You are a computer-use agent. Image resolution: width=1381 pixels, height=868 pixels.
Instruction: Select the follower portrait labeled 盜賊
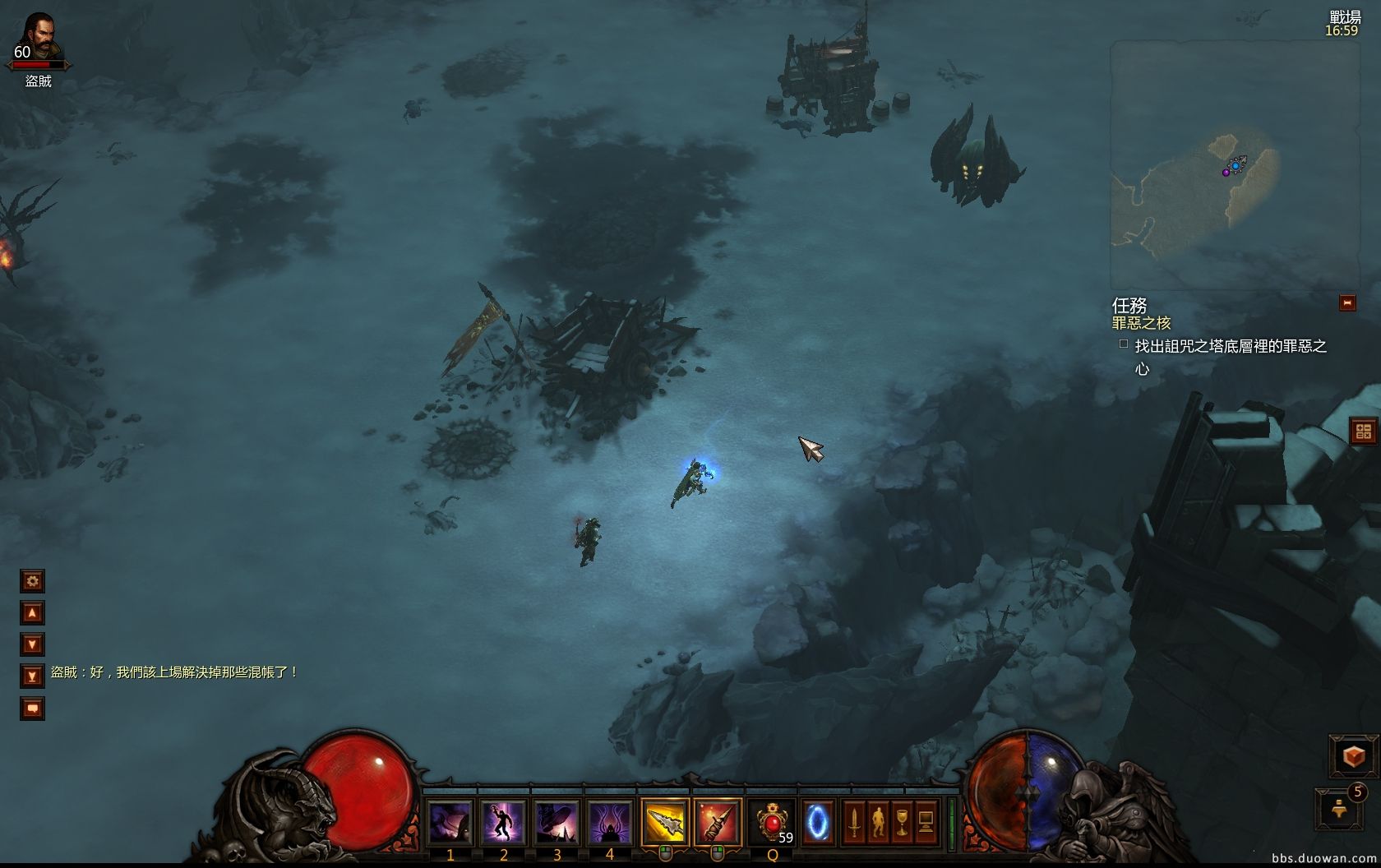point(38,41)
